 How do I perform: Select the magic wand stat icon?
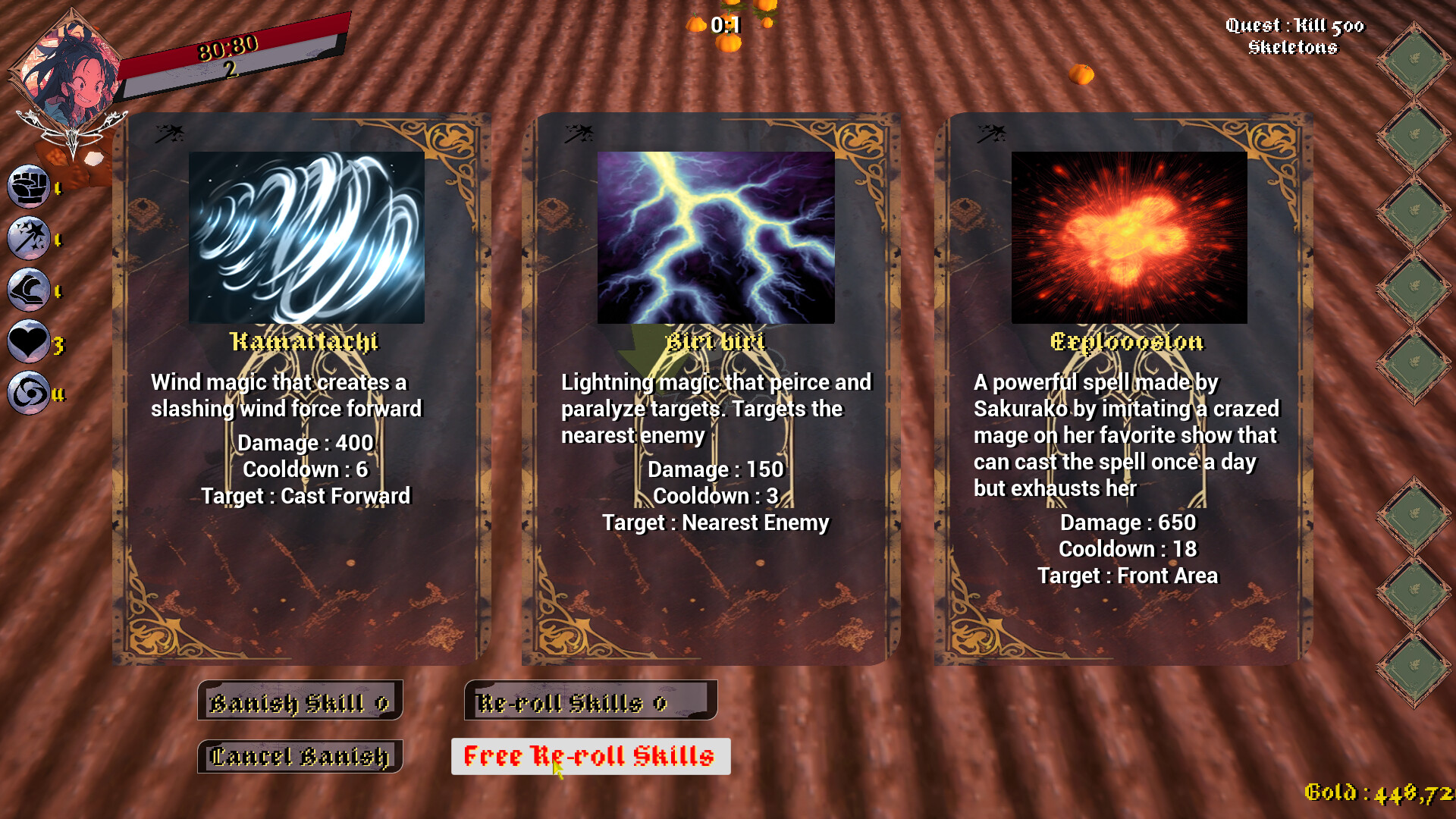(29, 238)
